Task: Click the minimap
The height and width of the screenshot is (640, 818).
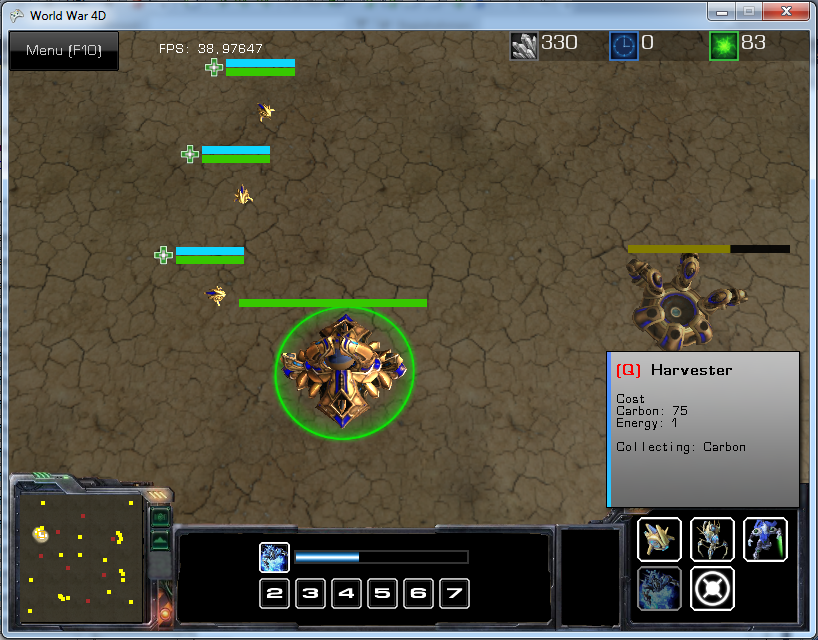Action: pos(79,557)
